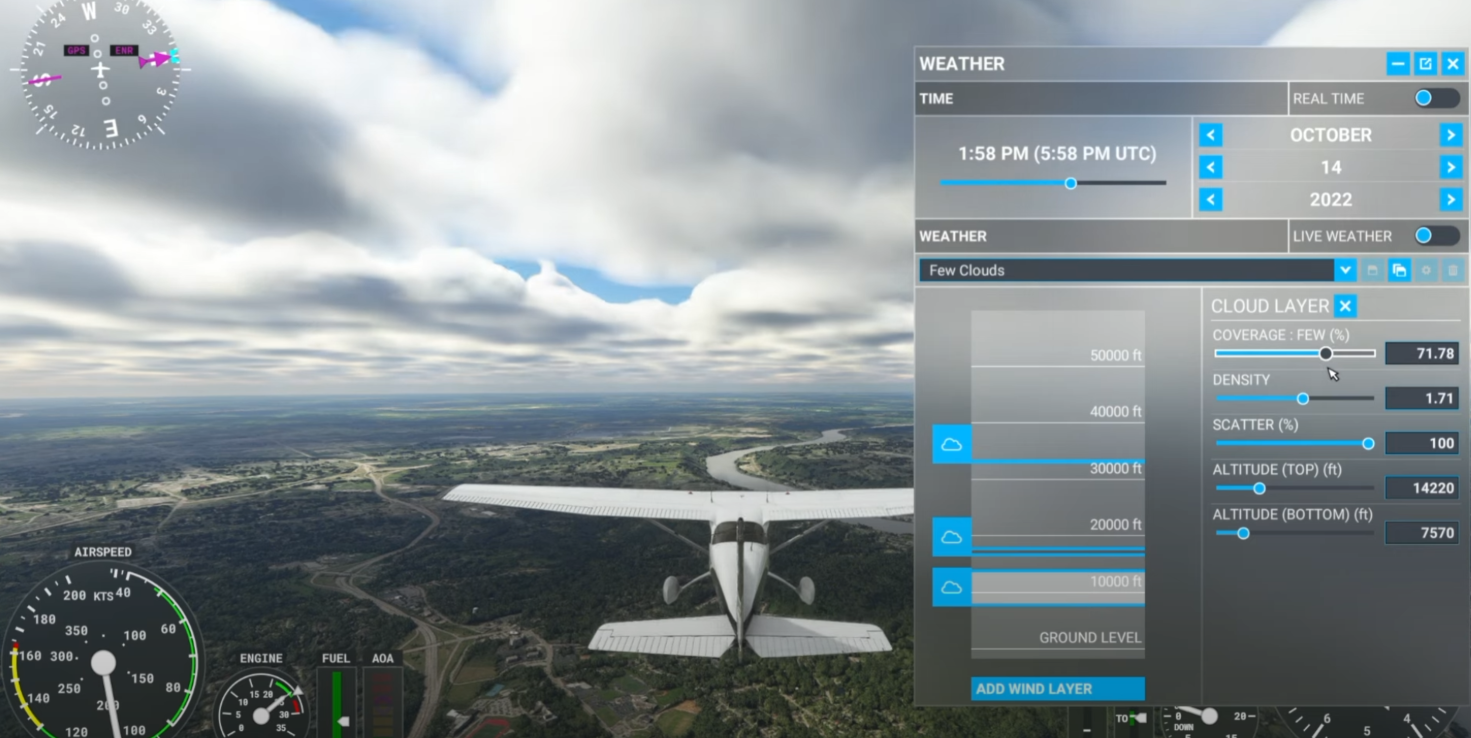Minimize the Weather panel
Viewport: 1471px width, 738px height.
click(x=1398, y=64)
